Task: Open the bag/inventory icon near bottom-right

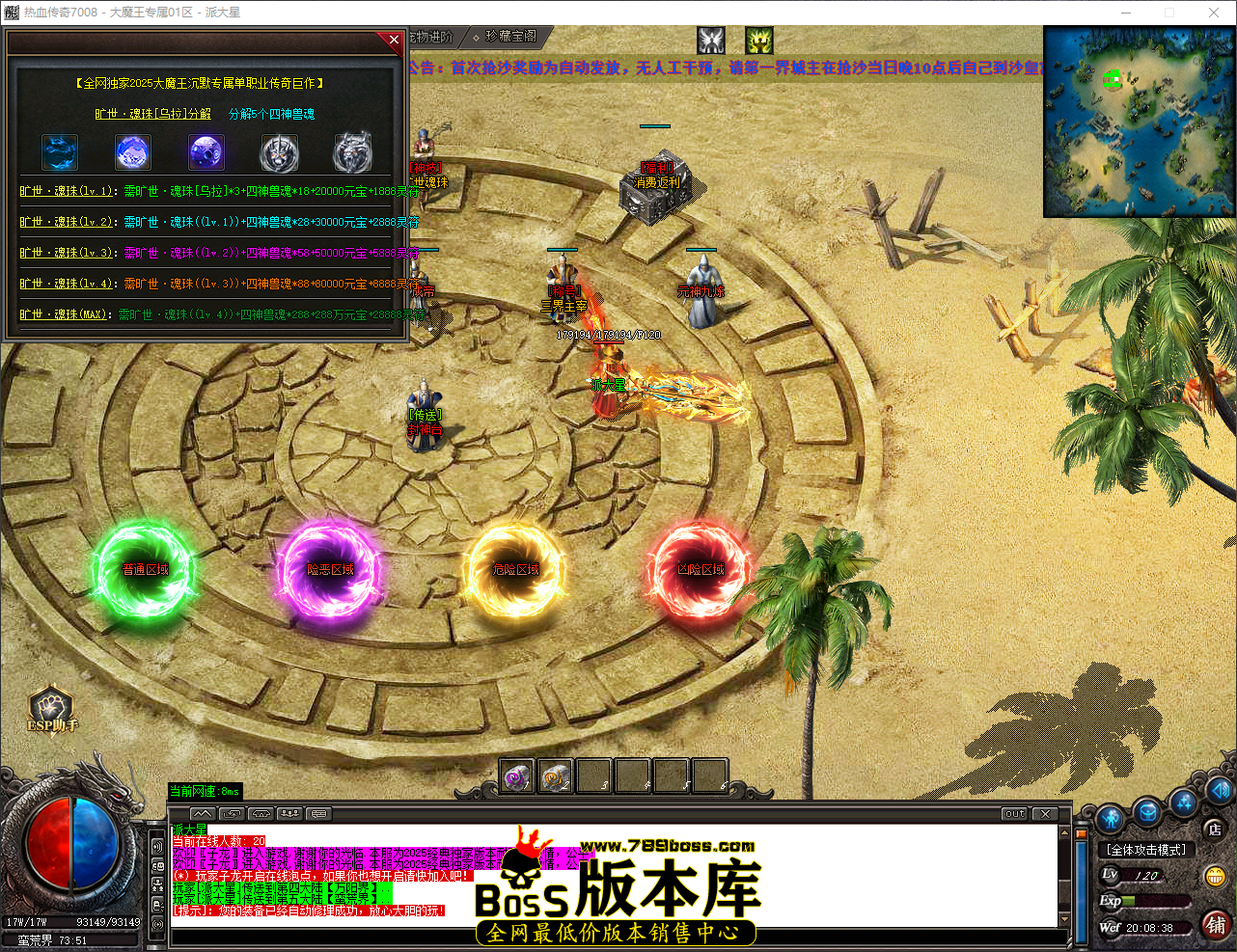Action: pos(1147,811)
